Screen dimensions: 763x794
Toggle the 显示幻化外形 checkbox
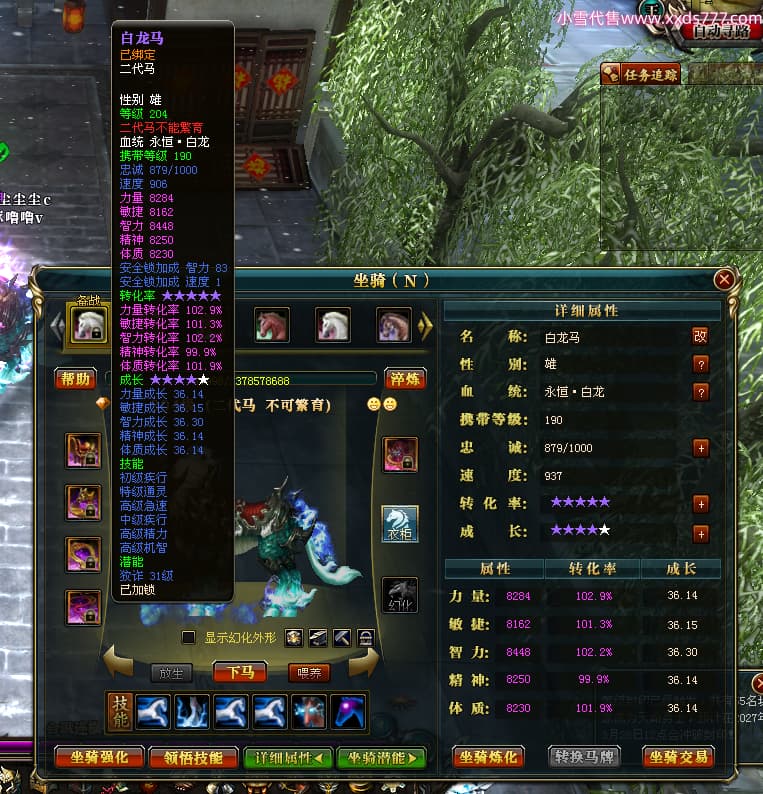click(188, 638)
